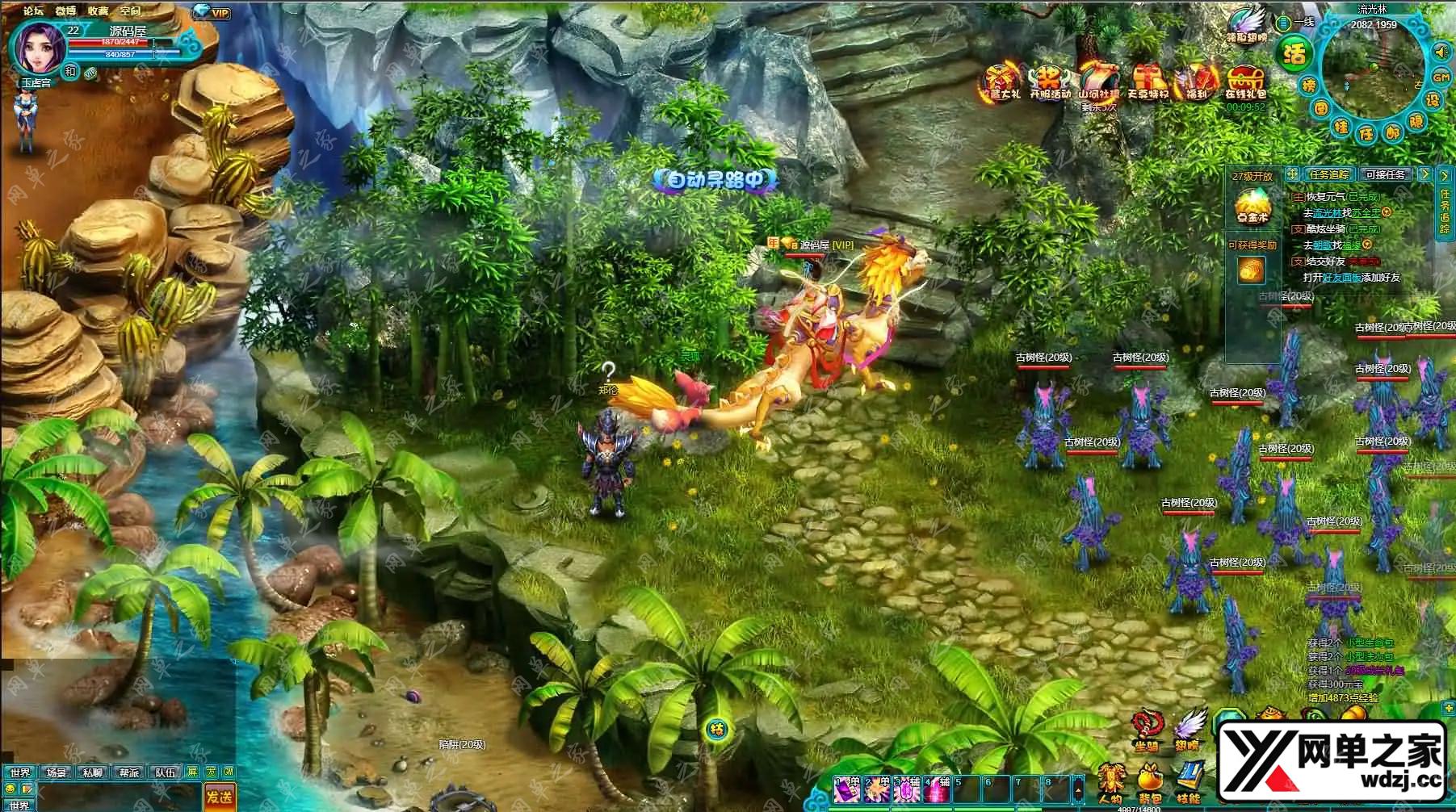Image resolution: width=1456 pixels, height=812 pixels.
Task: Open the 天尊特权 privilege gift icon
Action: [x=1148, y=82]
